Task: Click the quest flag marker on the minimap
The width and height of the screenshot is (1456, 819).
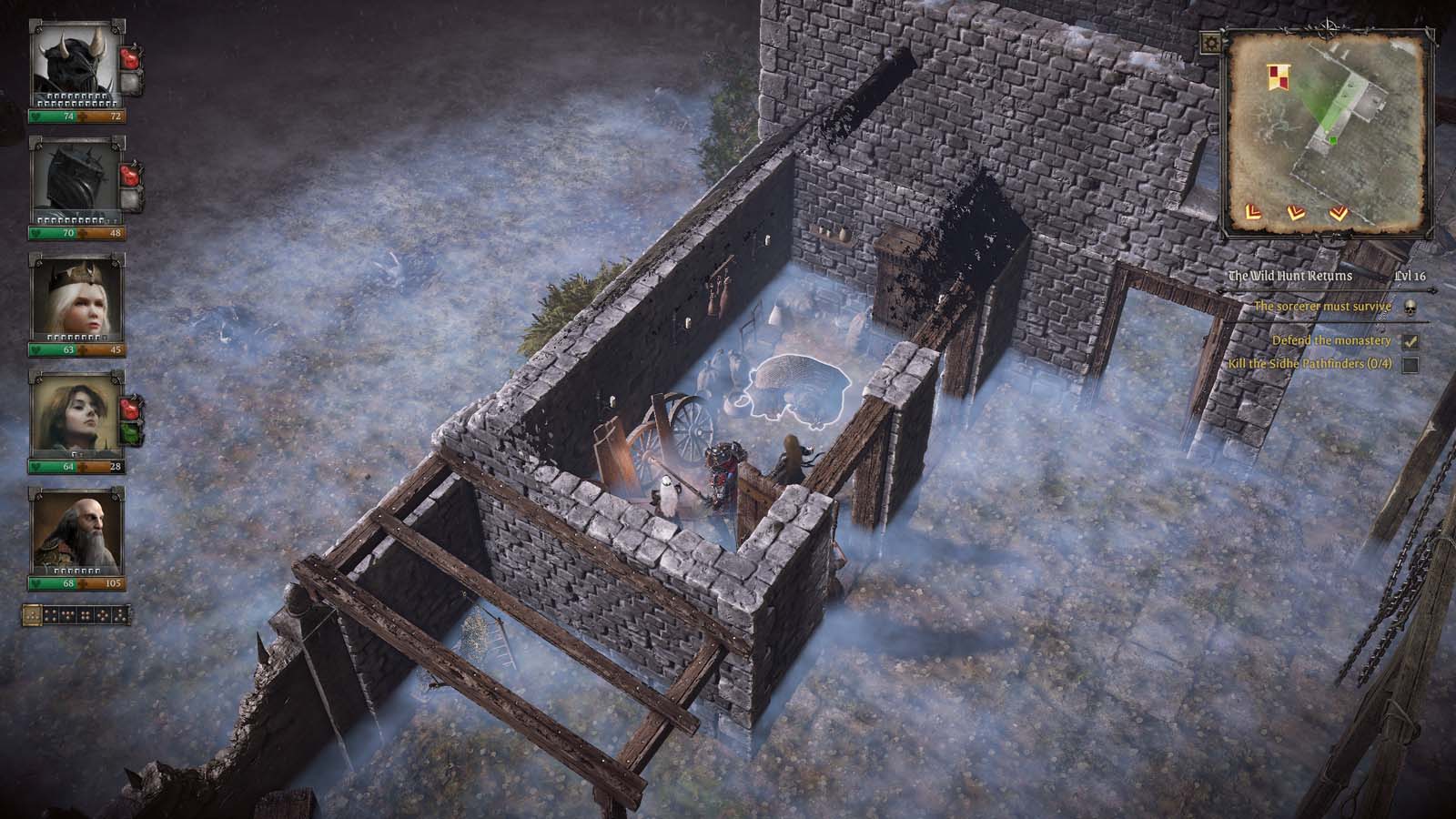Action: 1279,75
